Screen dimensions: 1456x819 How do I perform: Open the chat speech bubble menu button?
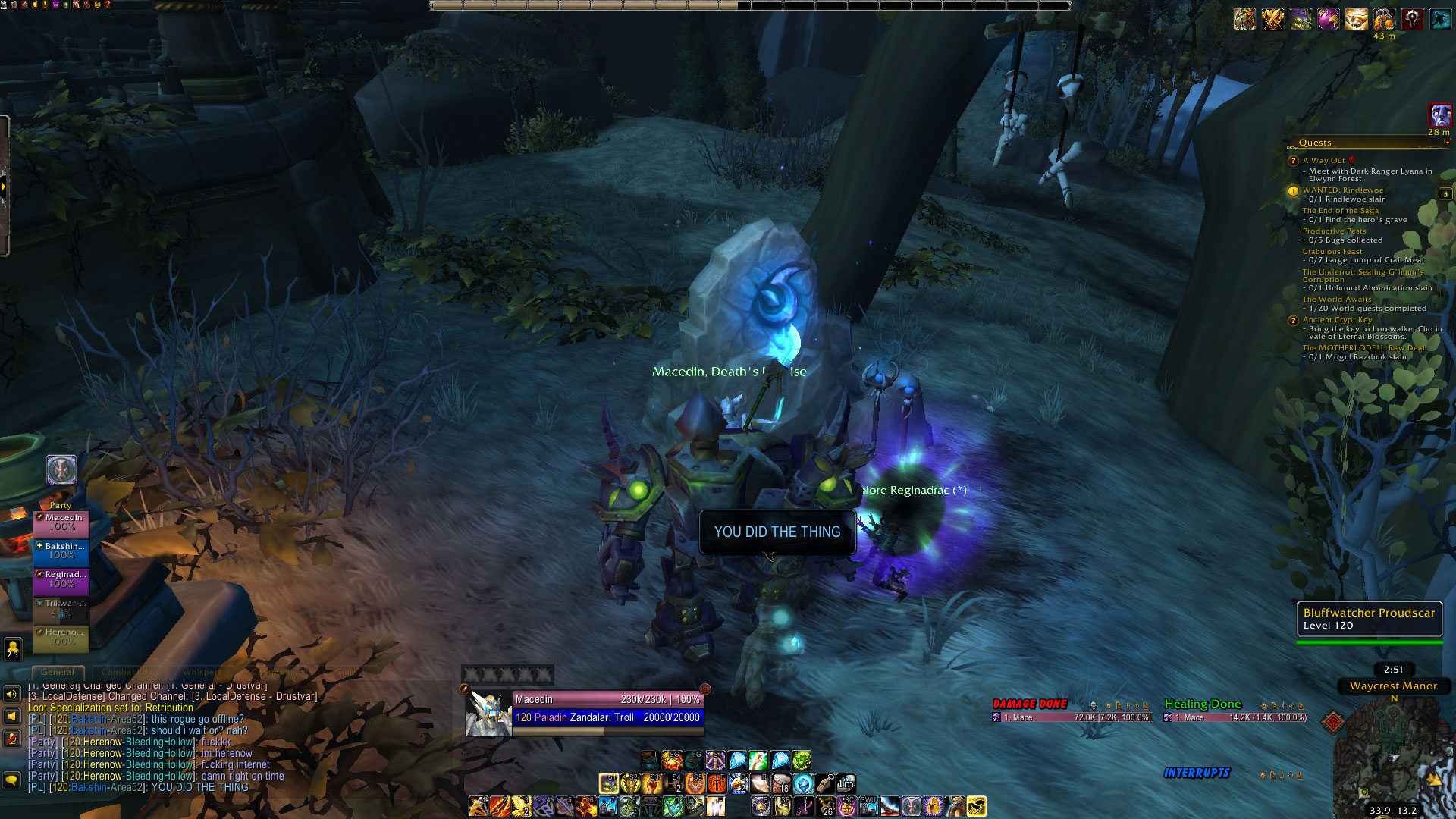[11, 780]
